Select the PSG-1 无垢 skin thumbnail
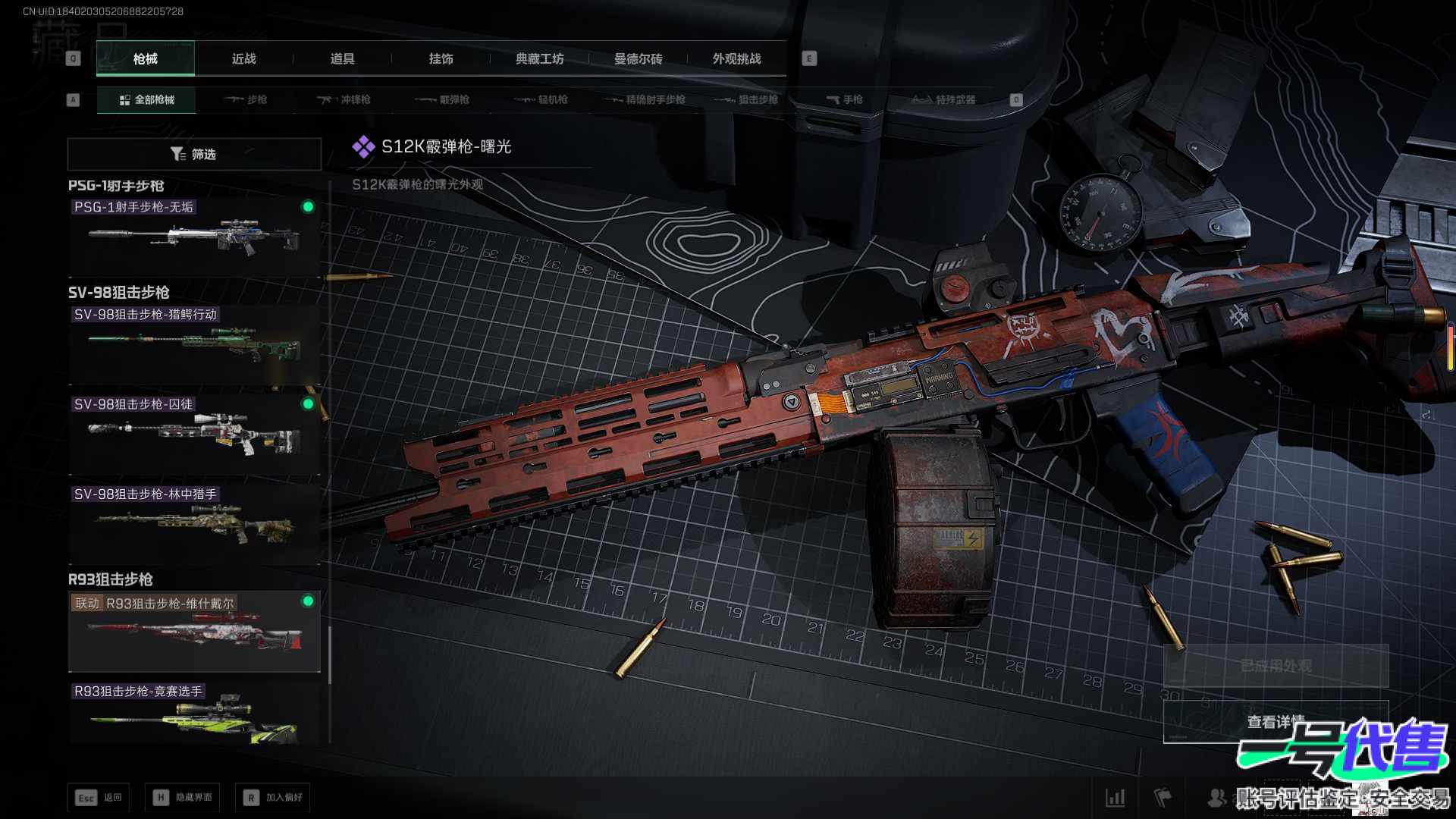This screenshot has width=1456, height=819. pos(194,237)
